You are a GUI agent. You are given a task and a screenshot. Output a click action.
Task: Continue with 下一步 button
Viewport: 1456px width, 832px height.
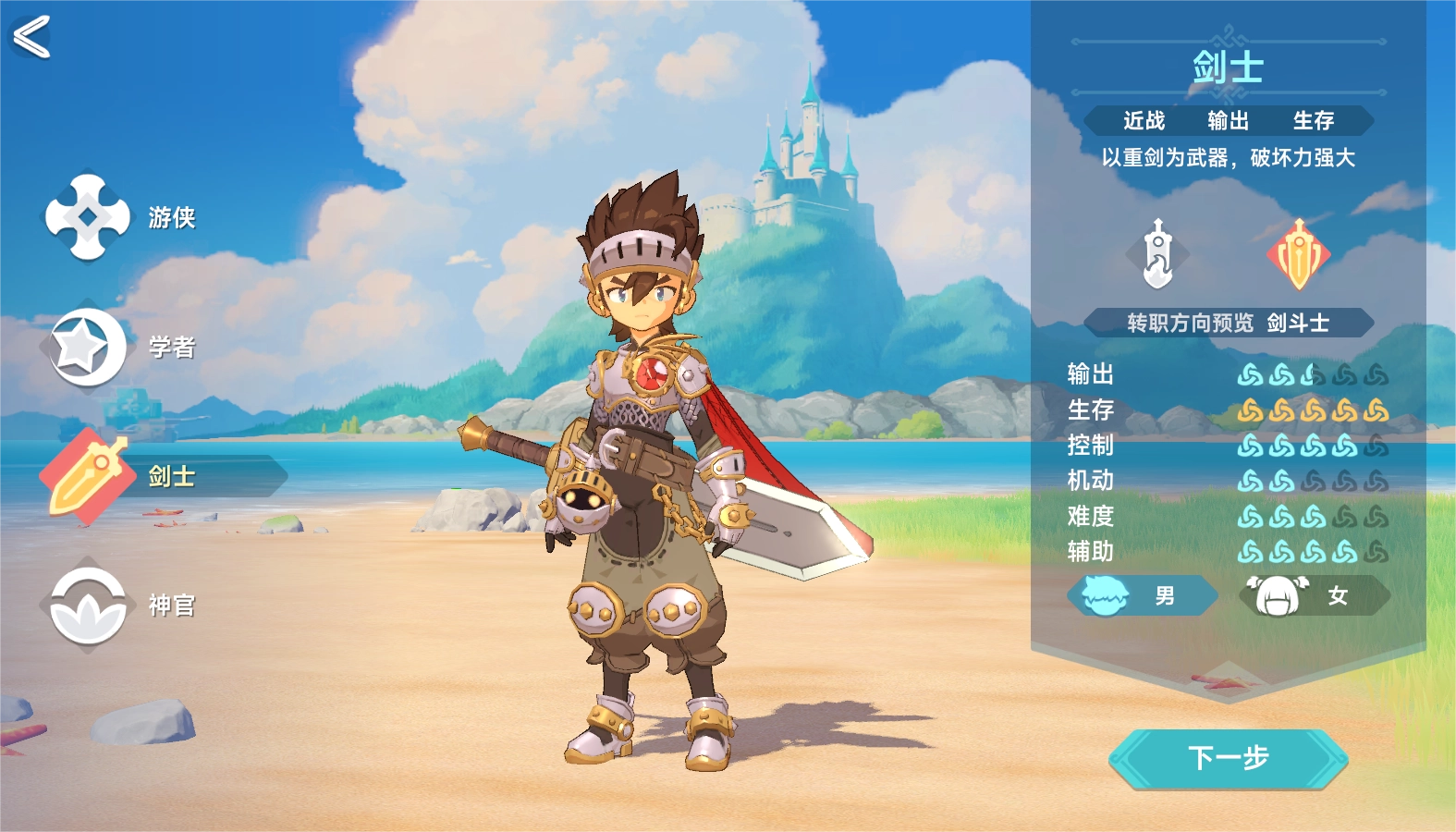pyautogui.click(x=1228, y=759)
